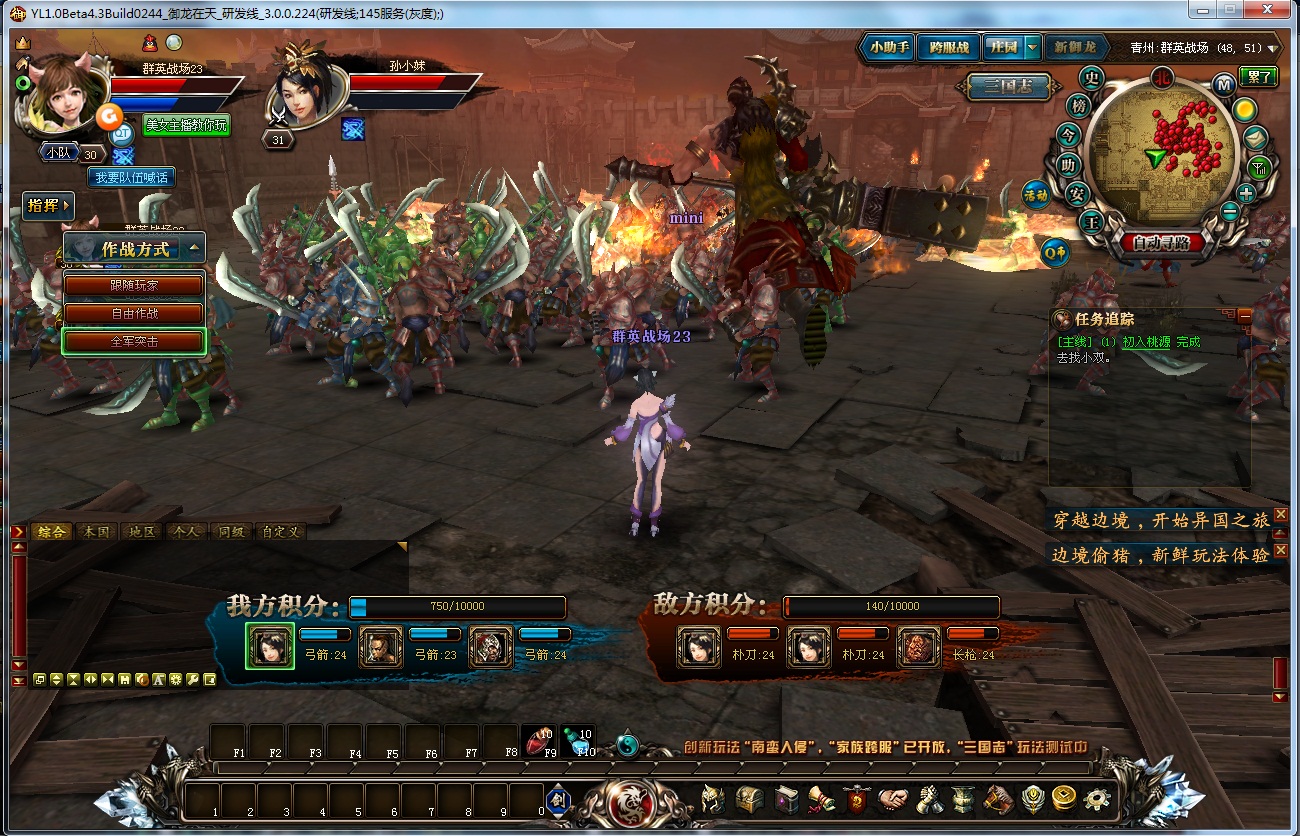
Task: Close the 穿越边境 notification banner
Action: pyautogui.click(x=1280, y=514)
